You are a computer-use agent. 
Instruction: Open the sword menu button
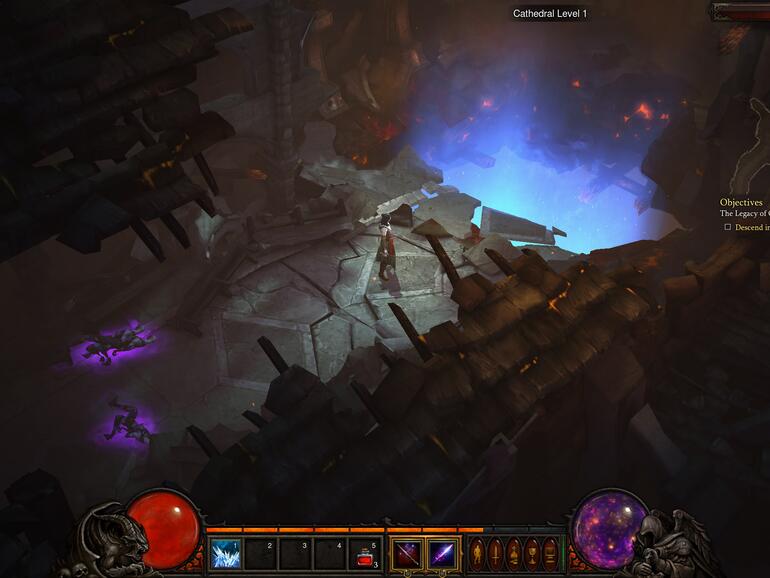[x=495, y=553]
